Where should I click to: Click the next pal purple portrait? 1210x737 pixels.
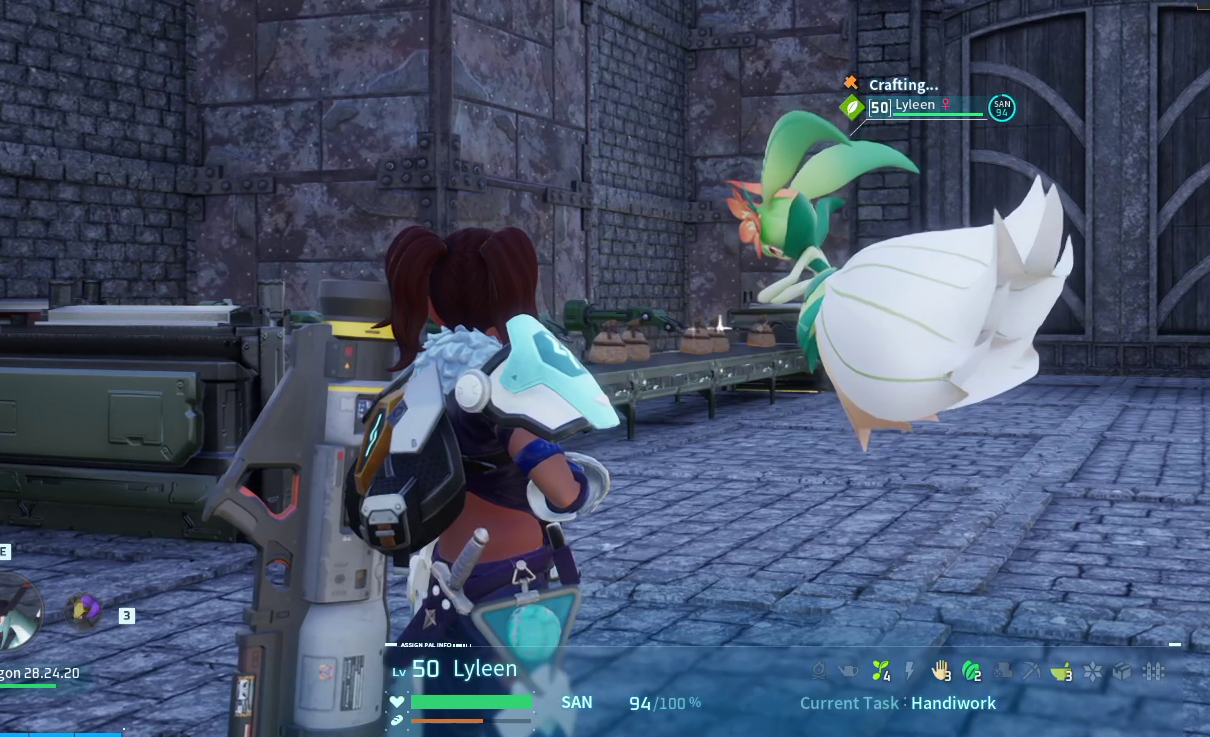pos(83,610)
